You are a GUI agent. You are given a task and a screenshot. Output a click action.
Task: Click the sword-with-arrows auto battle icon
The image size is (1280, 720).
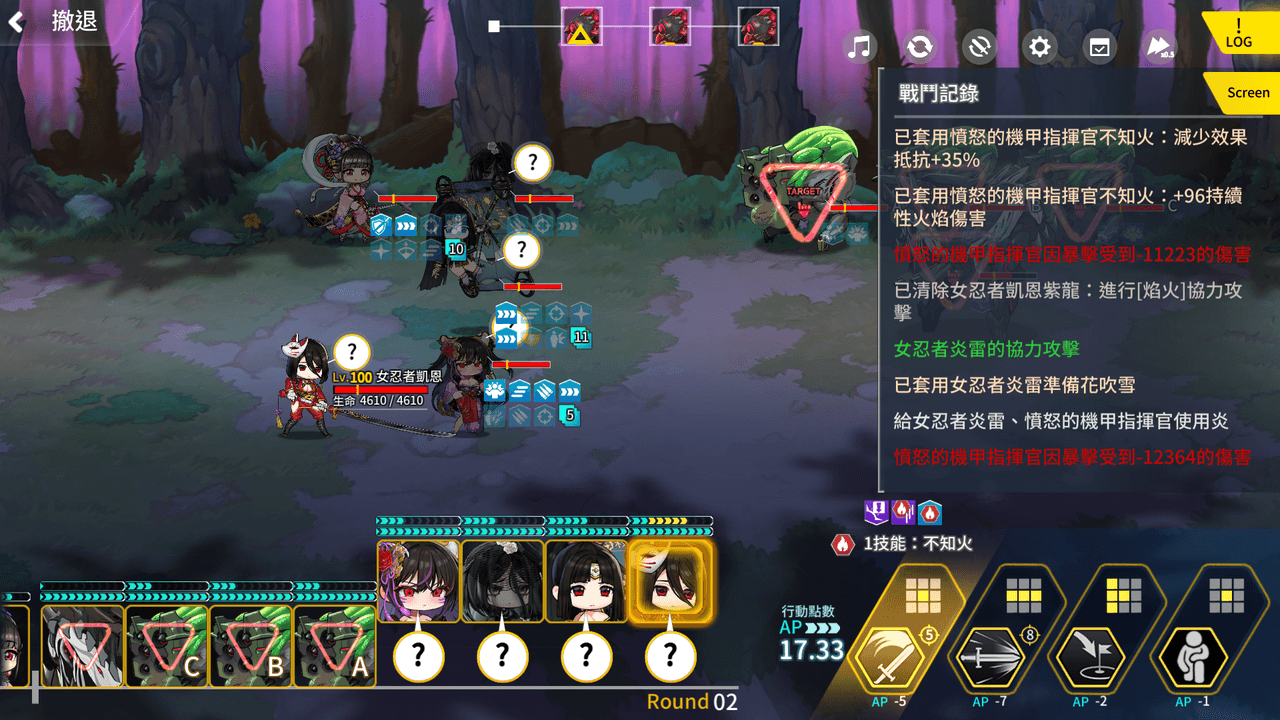(x=979, y=46)
